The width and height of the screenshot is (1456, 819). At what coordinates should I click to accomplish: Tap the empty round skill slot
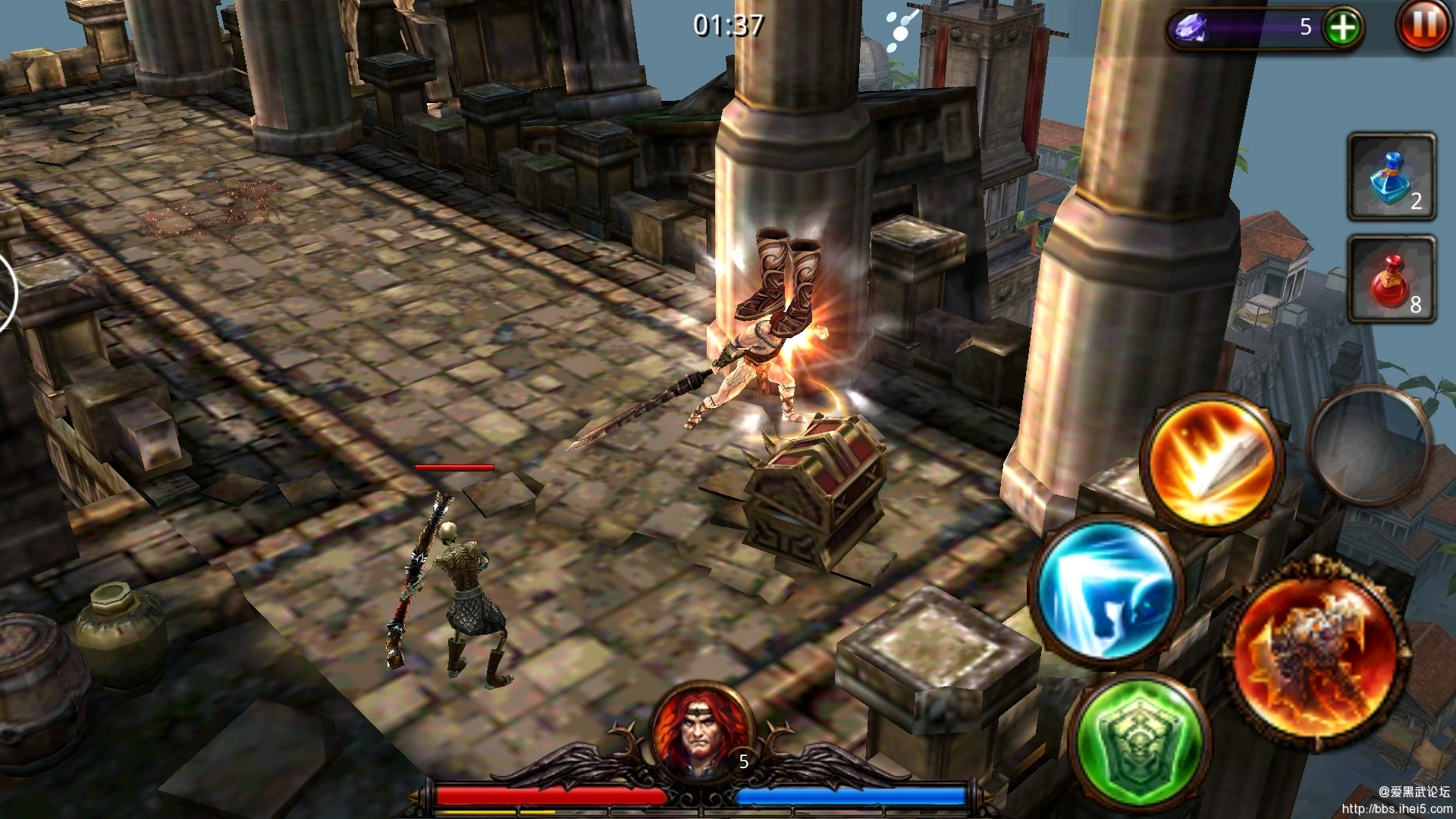point(1370,445)
